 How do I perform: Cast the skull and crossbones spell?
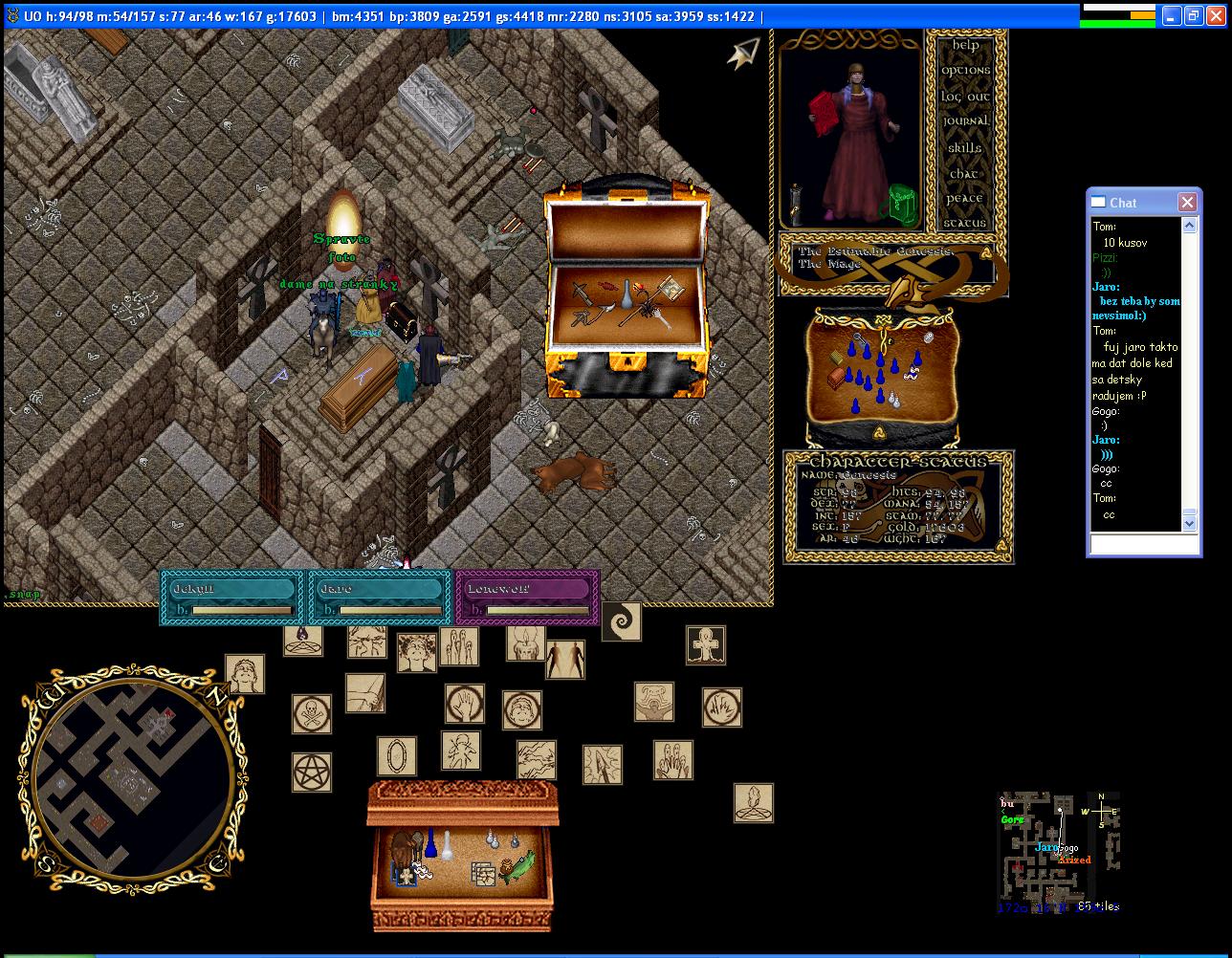(312, 714)
